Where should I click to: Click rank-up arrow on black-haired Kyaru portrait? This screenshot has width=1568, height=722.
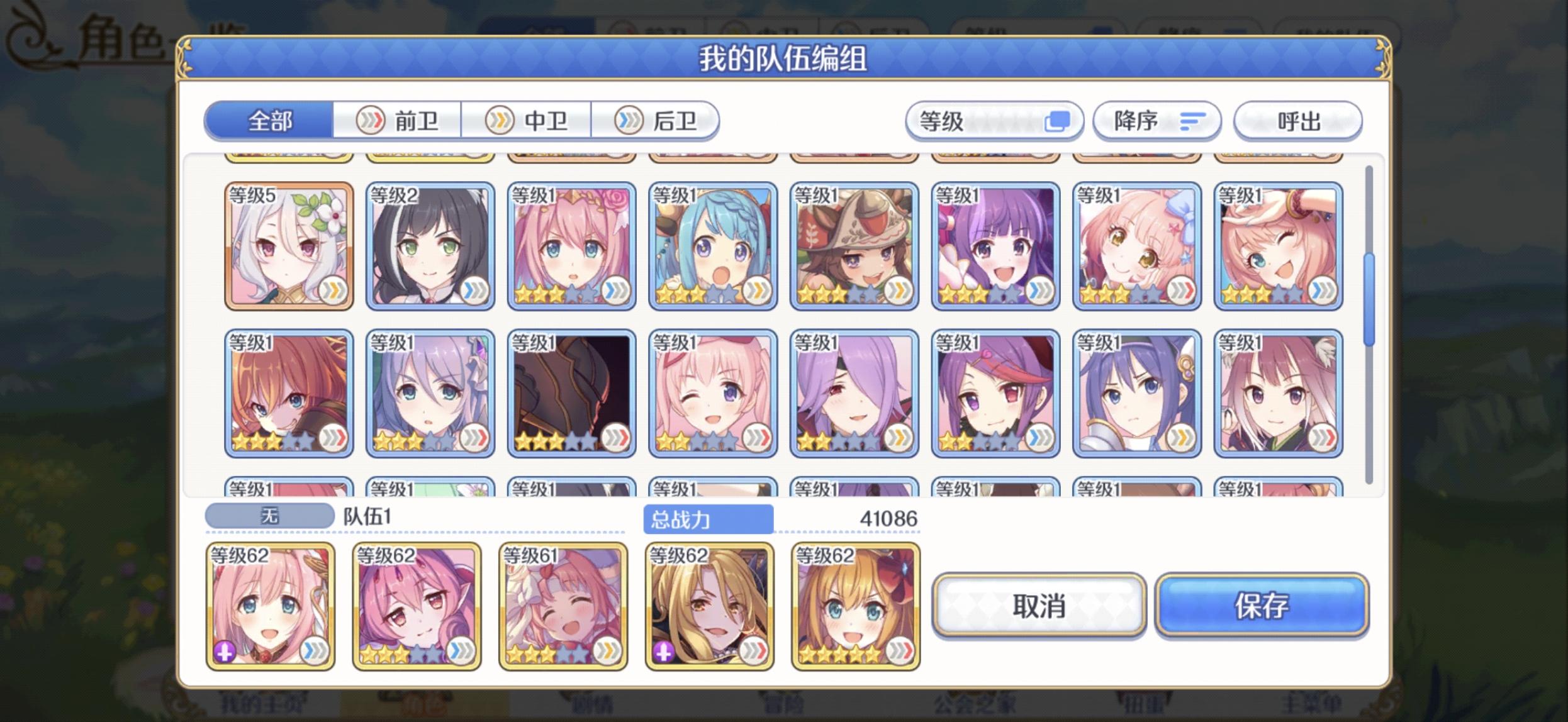click(x=475, y=291)
